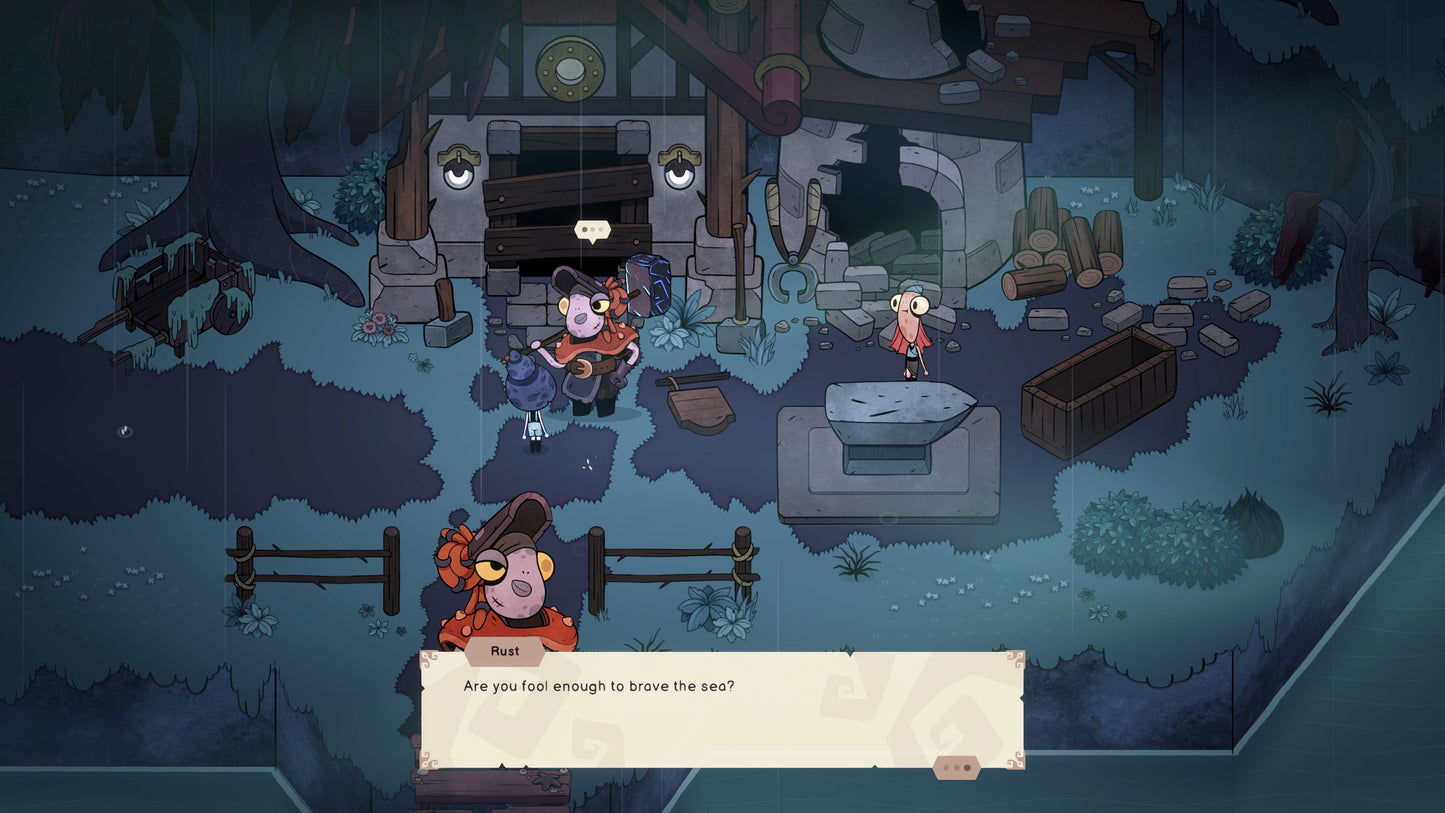This screenshot has height=813, width=1445.
Task: Click the speech bubble above Rust's head
Action: pos(592,229)
